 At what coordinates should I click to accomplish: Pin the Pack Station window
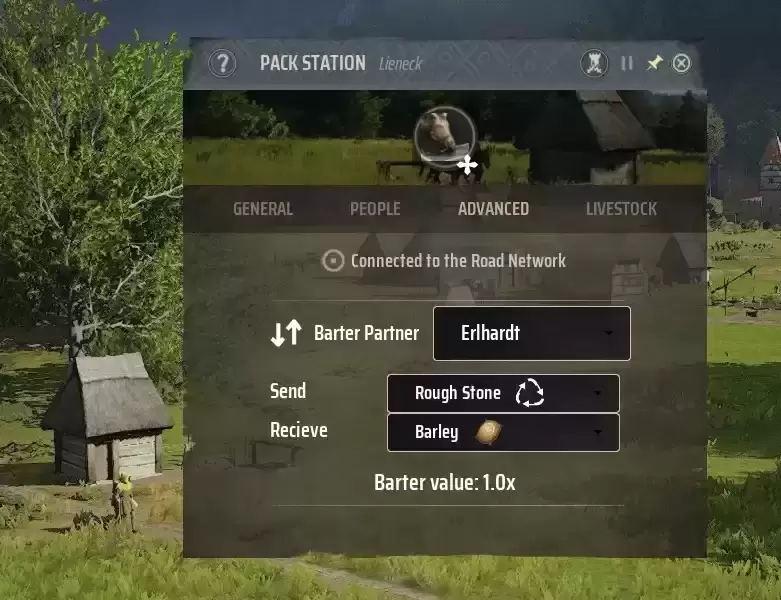pos(654,63)
